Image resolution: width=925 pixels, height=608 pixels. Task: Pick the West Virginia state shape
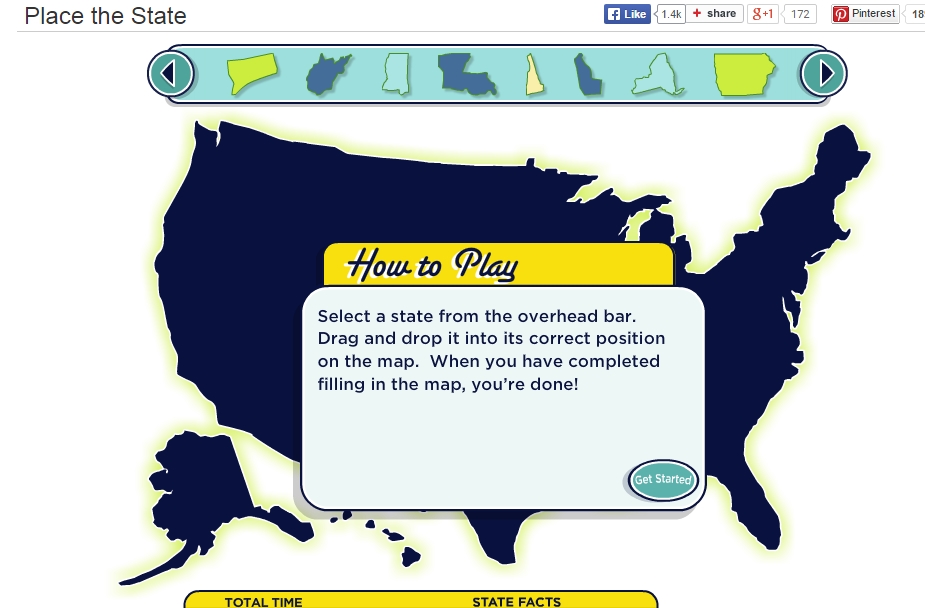pos(328,74)
